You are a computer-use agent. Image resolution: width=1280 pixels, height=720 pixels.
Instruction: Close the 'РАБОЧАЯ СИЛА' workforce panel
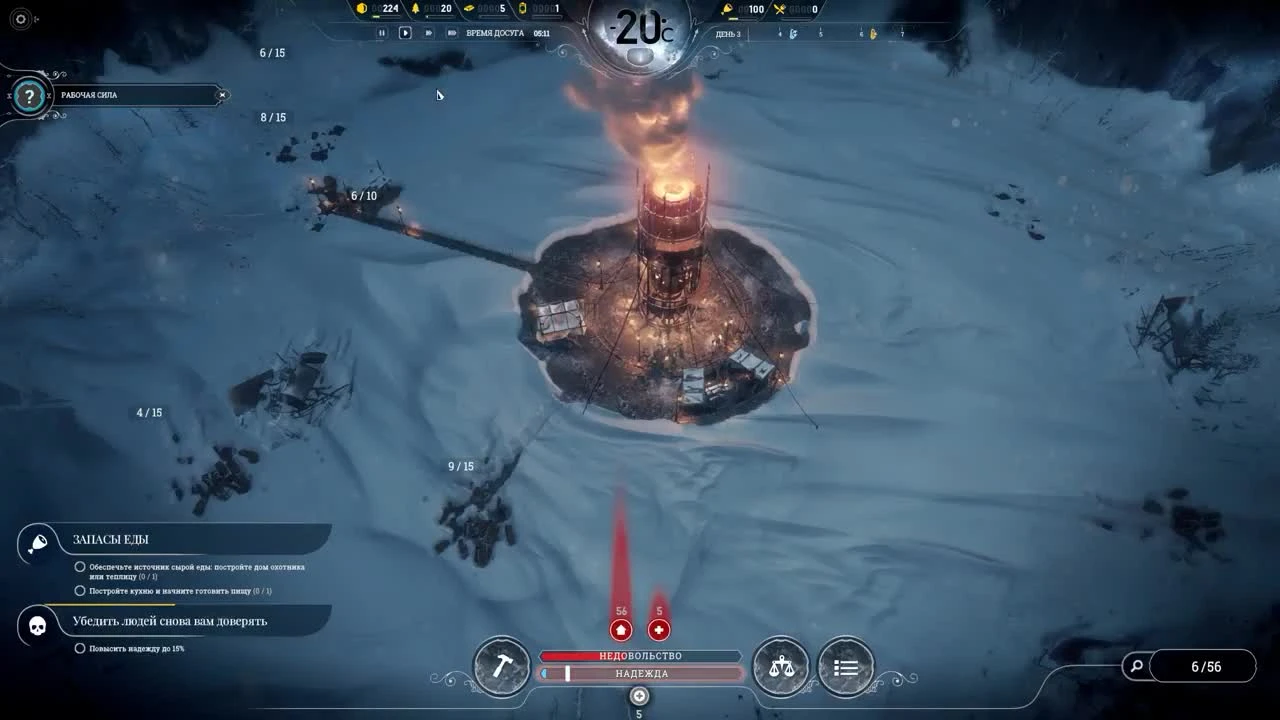coord(222,95)
